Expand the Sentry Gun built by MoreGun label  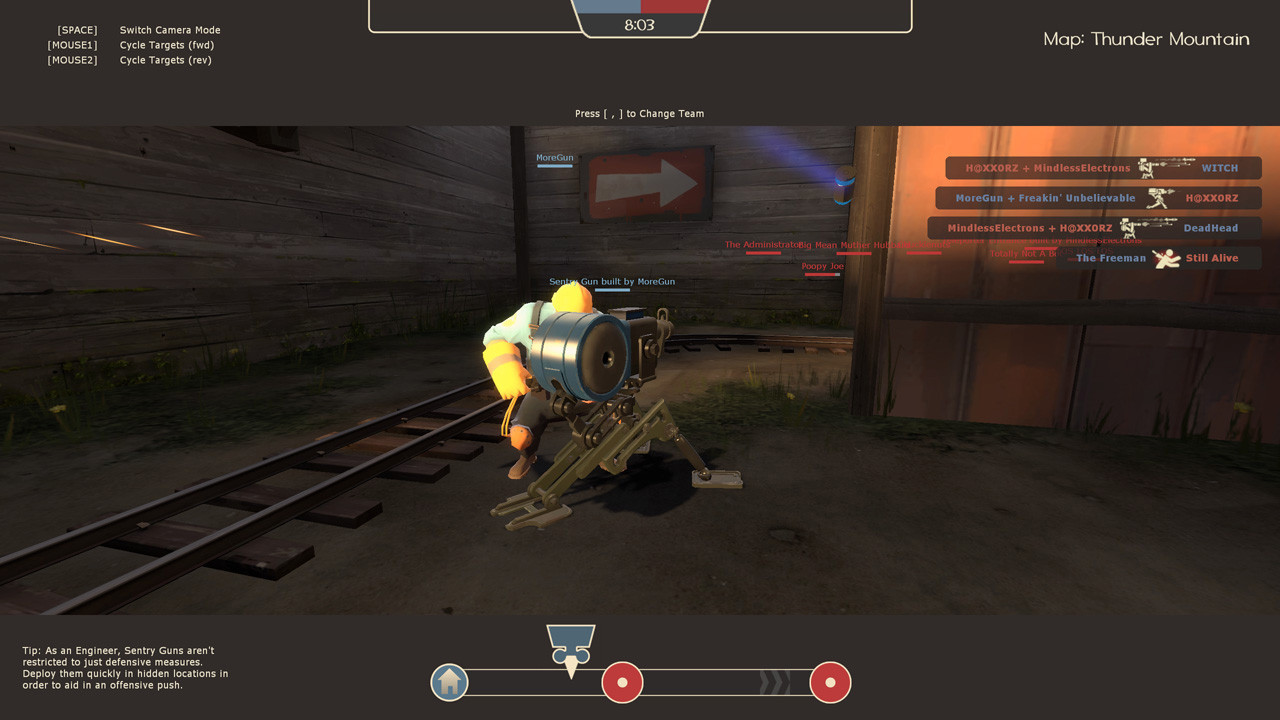(613, 281)
